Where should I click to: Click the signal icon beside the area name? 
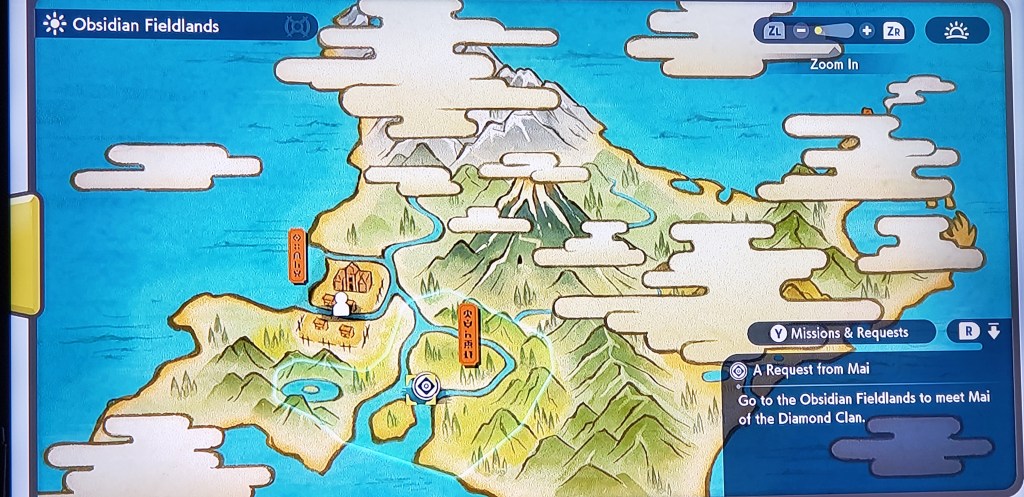(299, 27)
